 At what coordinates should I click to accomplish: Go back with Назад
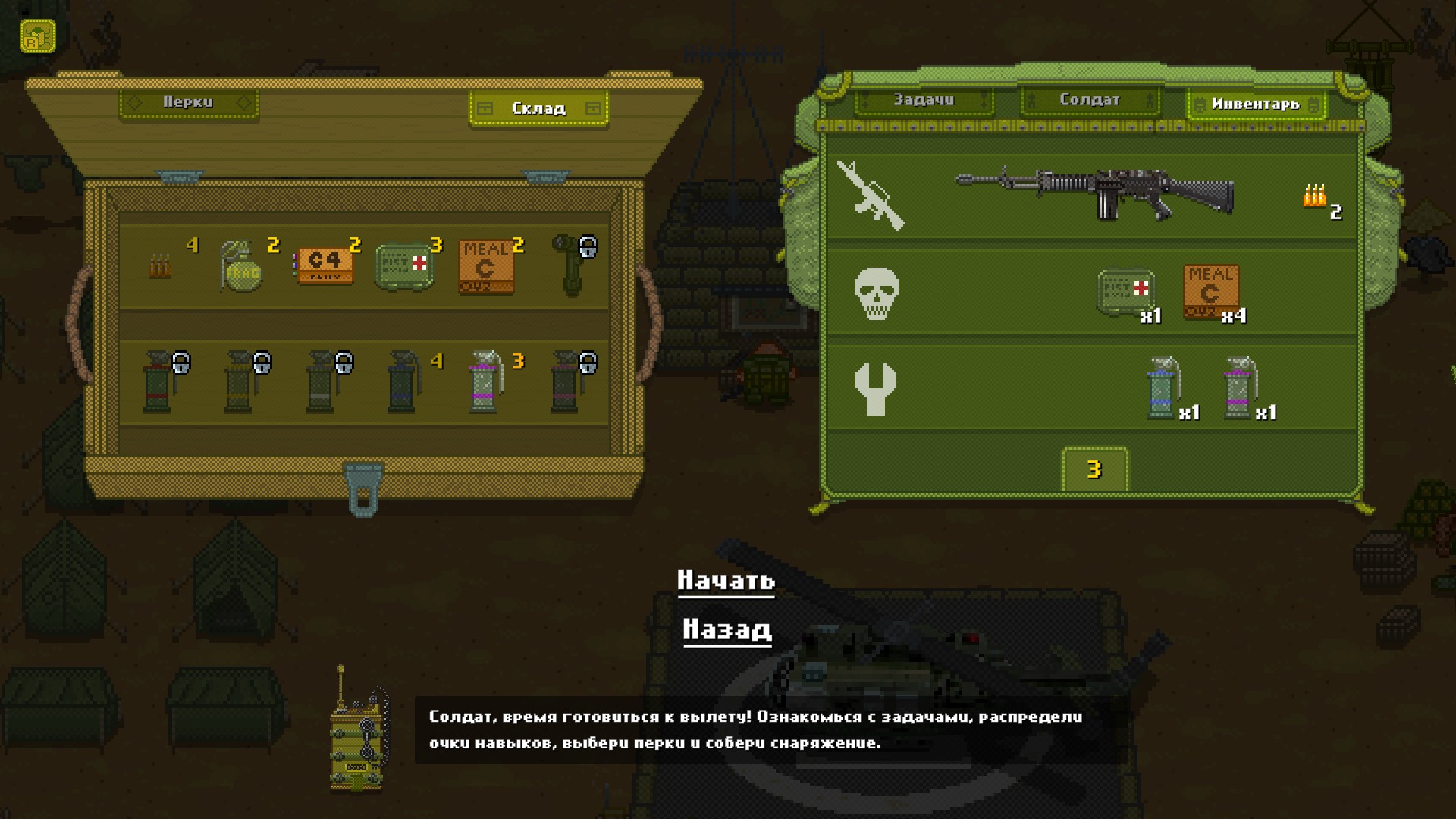[x=726, y=629]
